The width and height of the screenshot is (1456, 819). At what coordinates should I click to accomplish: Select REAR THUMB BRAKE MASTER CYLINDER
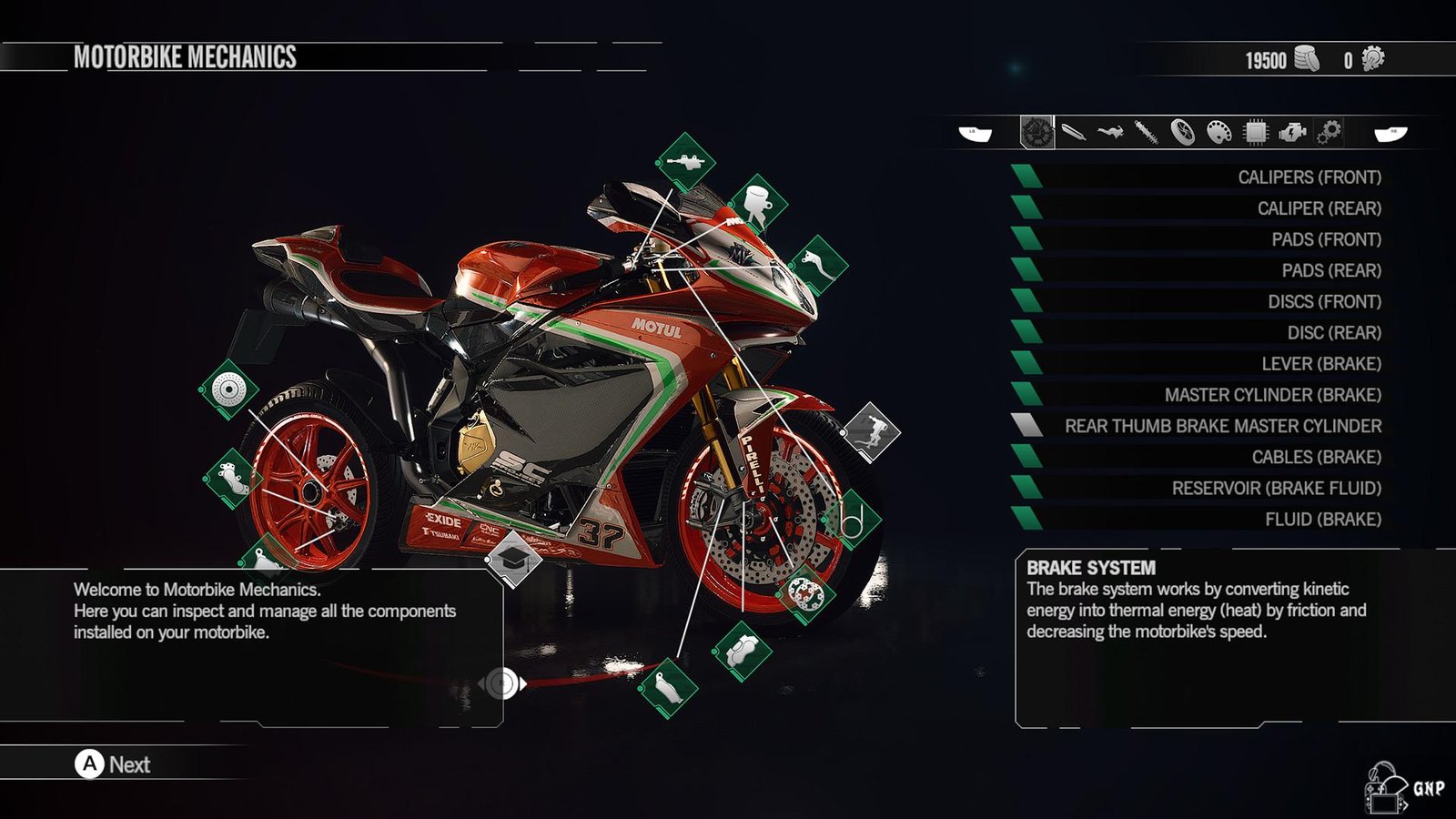point(1222,426)
